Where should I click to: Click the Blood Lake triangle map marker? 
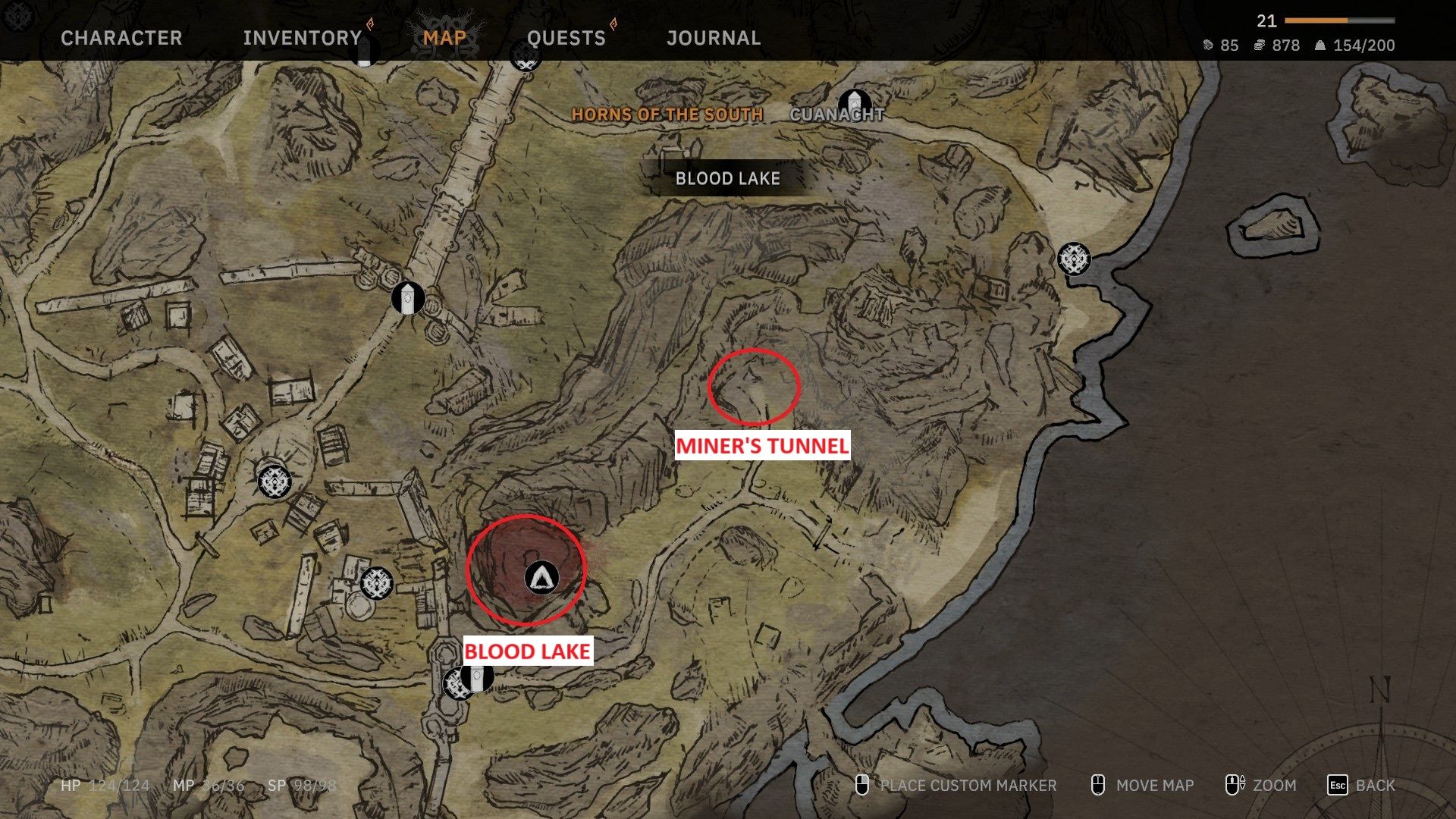click(x=541, y=579)
